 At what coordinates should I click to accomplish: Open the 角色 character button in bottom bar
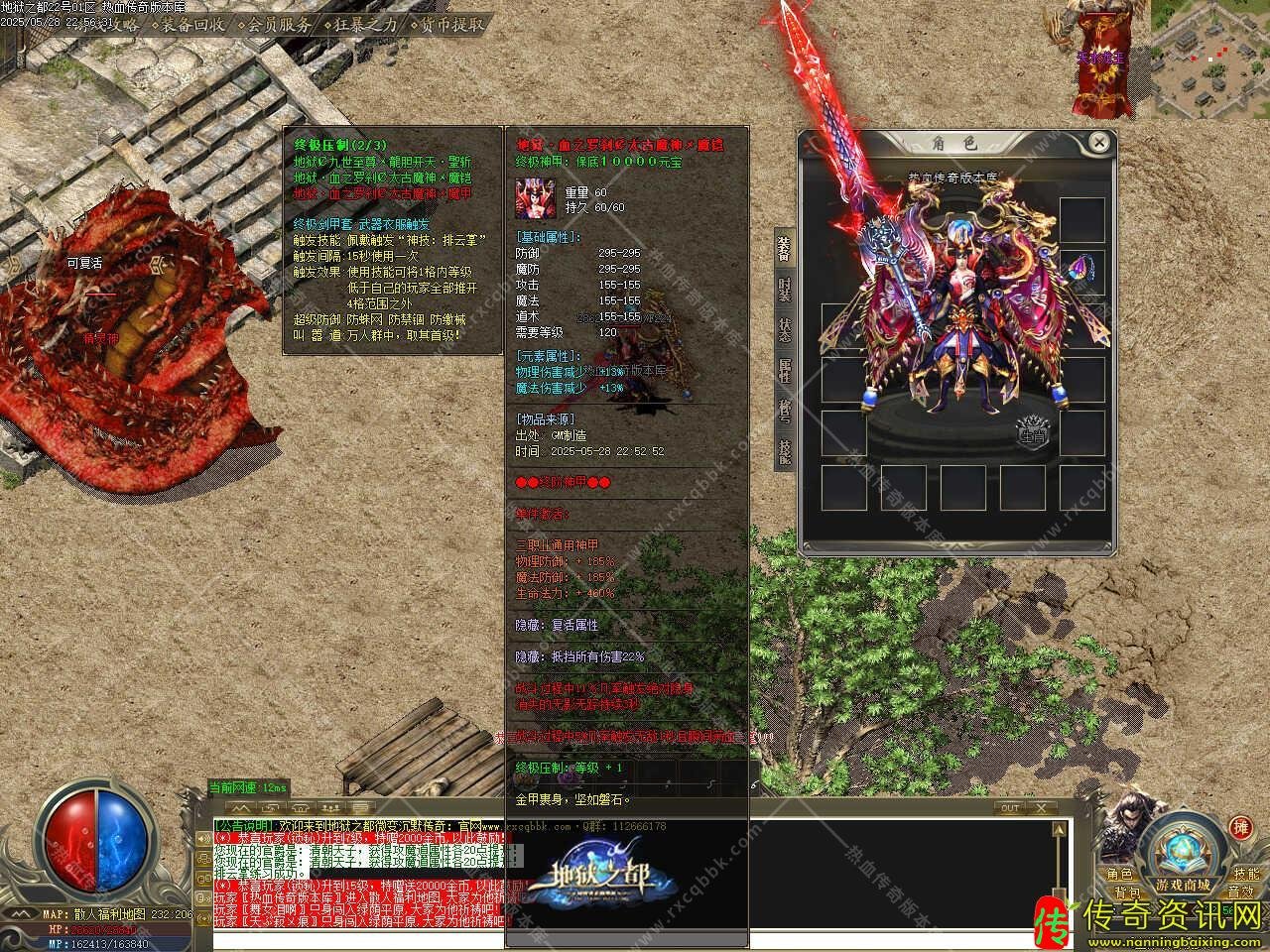[1120, 874]
